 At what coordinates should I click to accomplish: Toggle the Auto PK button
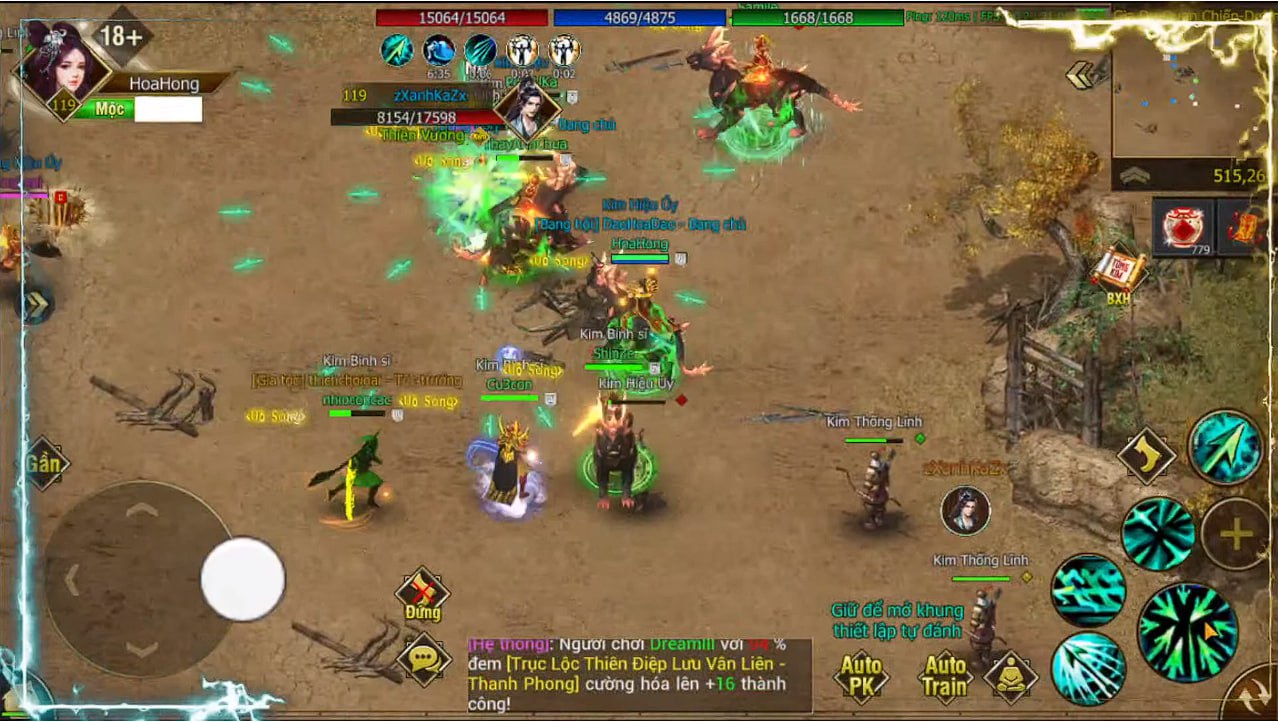coord(861,677)
